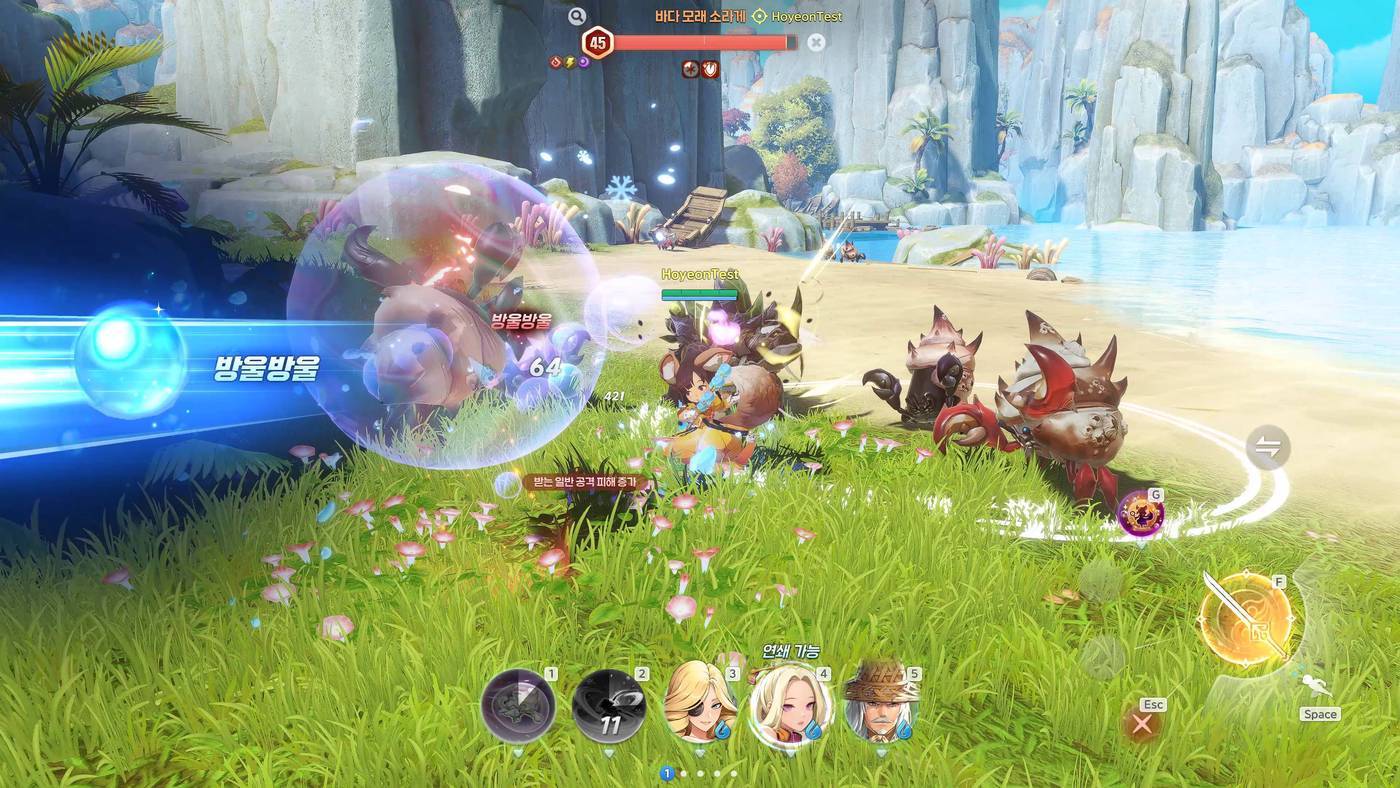
Task: Switch to the eyepatch blonde character portrait
Action: 700,703
